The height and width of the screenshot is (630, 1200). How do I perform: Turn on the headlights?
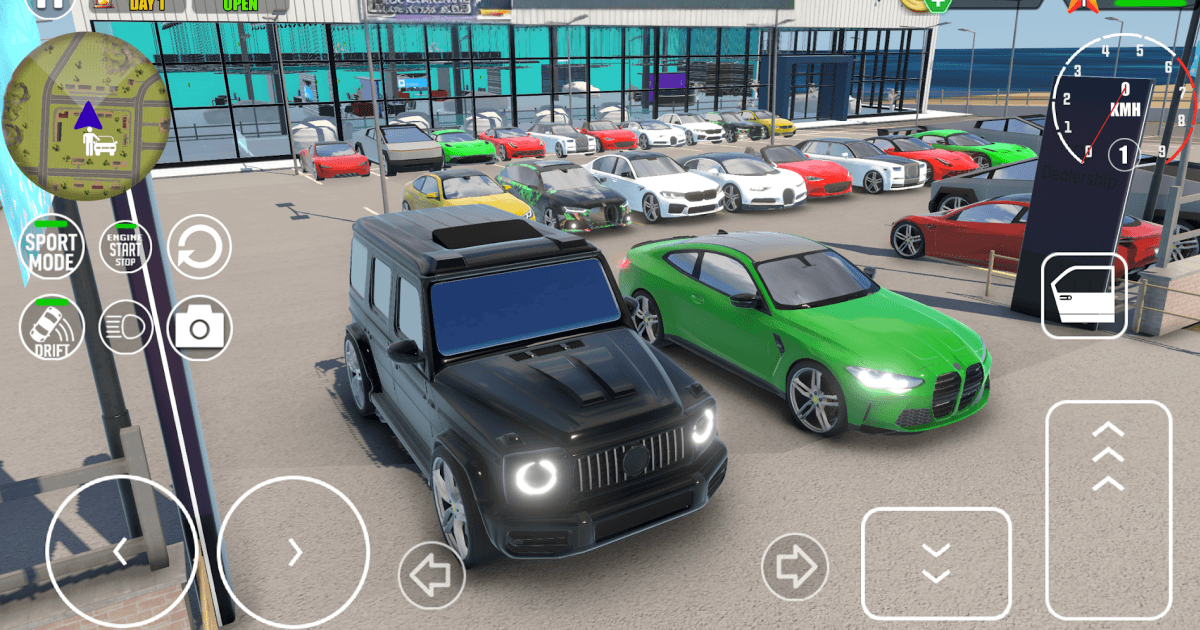coord(125,327)
